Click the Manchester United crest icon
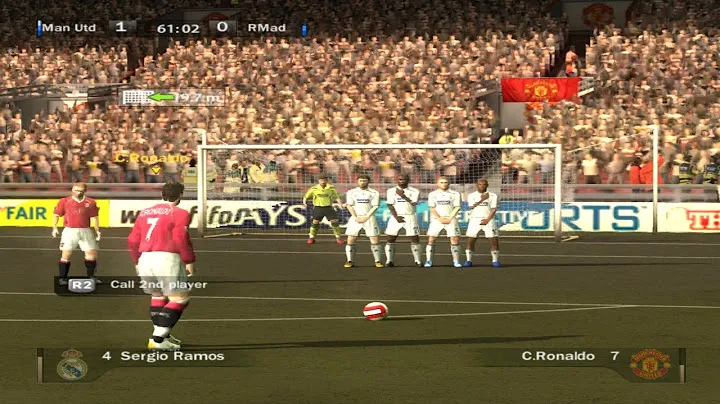 pos(649,365)
